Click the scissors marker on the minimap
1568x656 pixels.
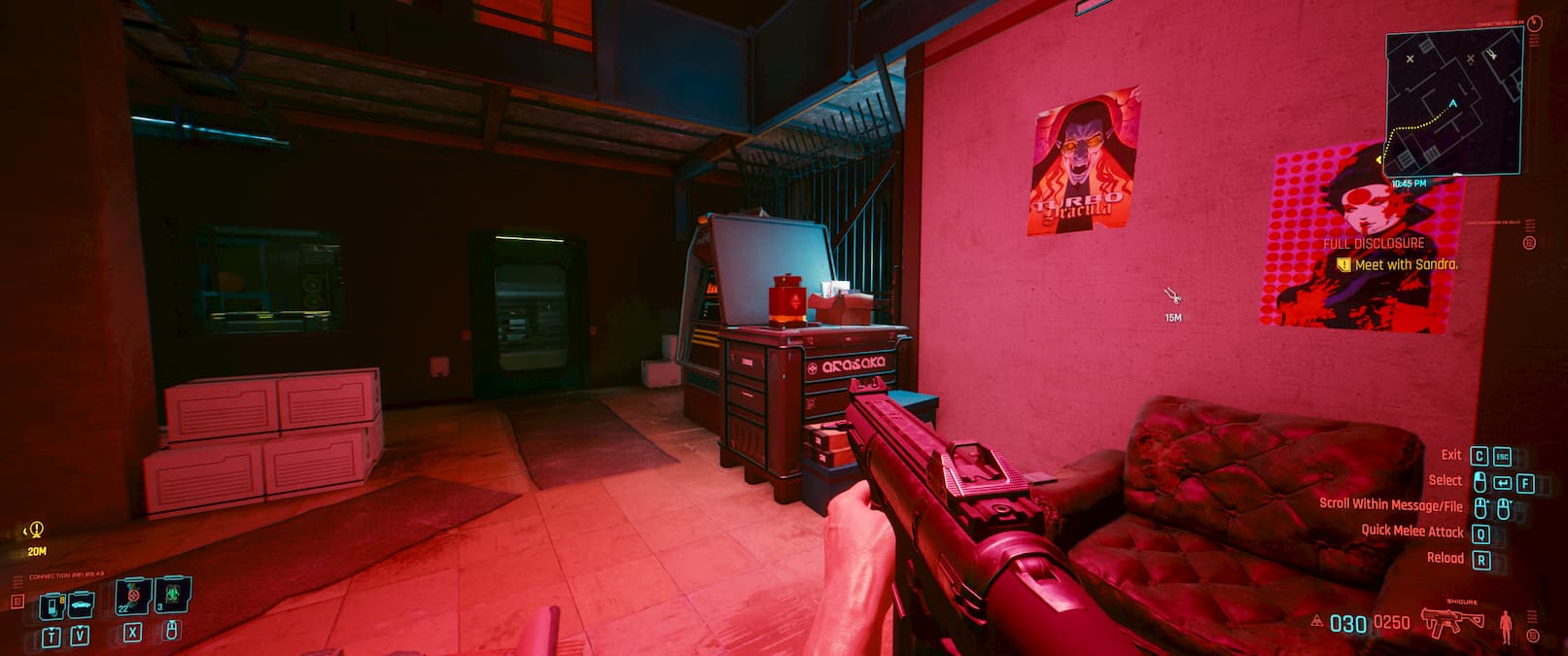point(1492,52)
